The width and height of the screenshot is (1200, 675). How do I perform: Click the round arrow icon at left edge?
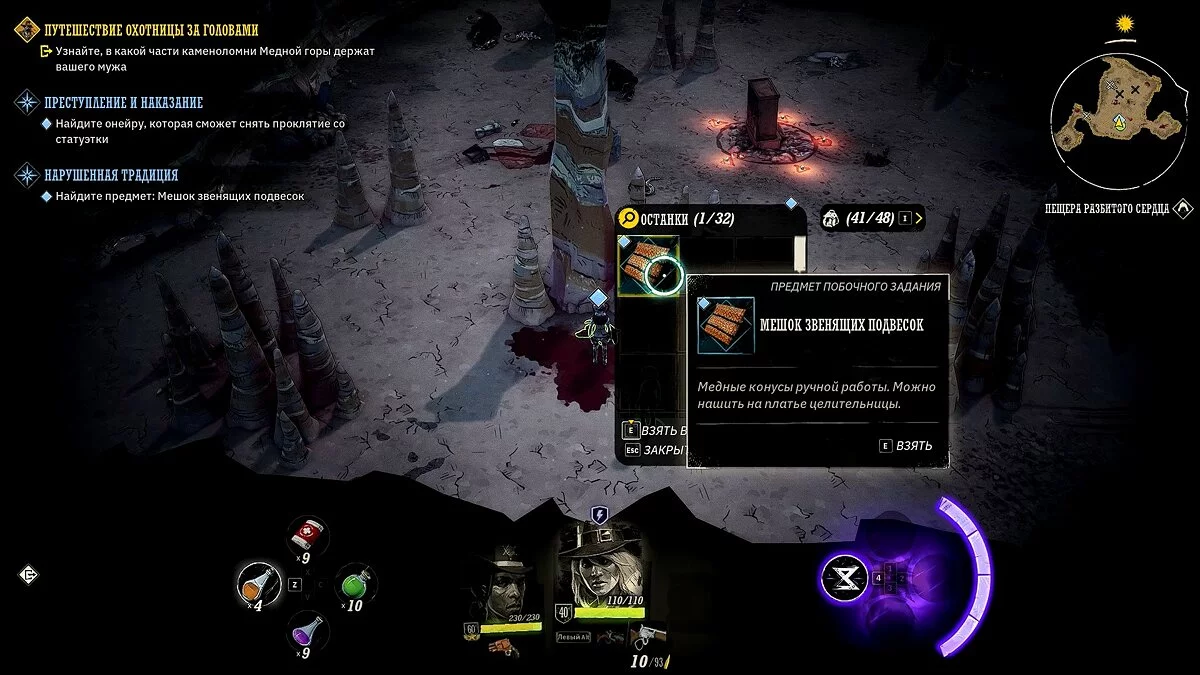(x=28, y=574)
